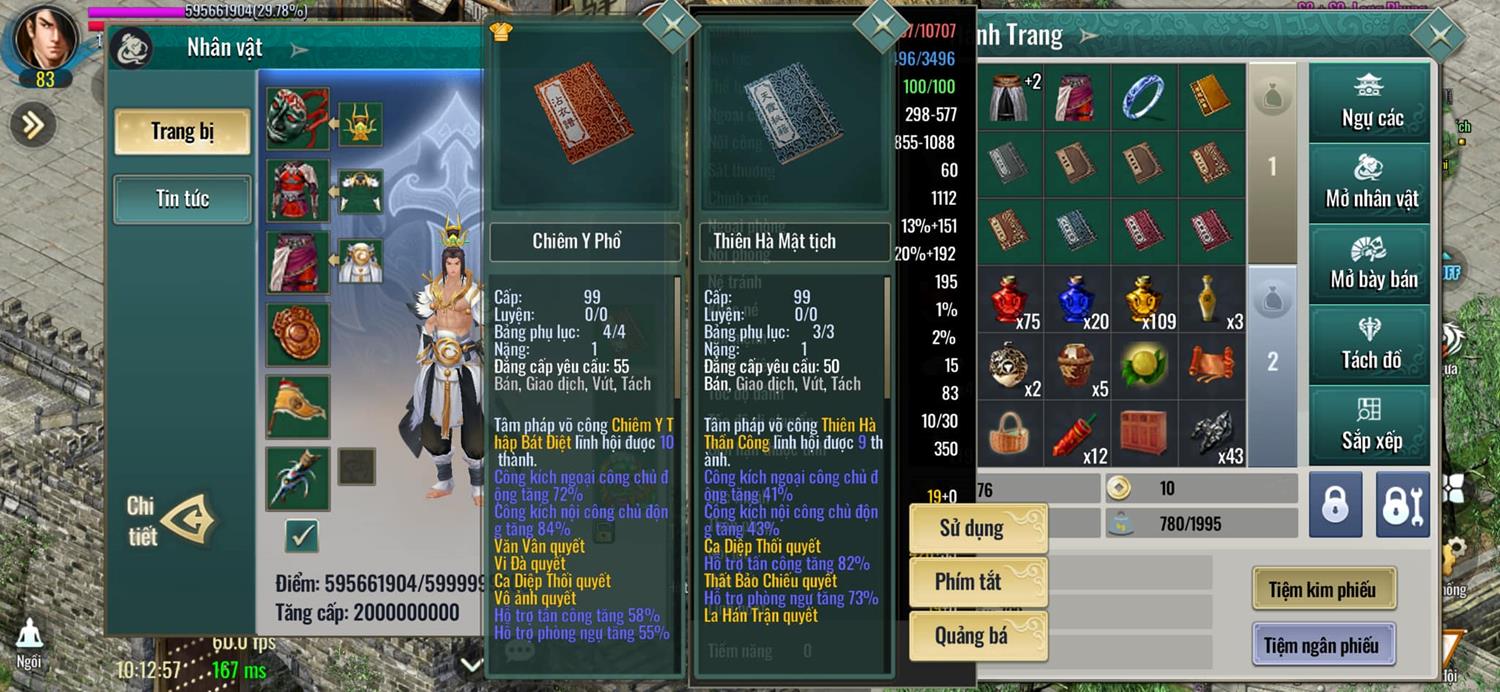Select the red potion stack x75
Viewport: 1500px width, 692px height.
tap(1011, 300)
